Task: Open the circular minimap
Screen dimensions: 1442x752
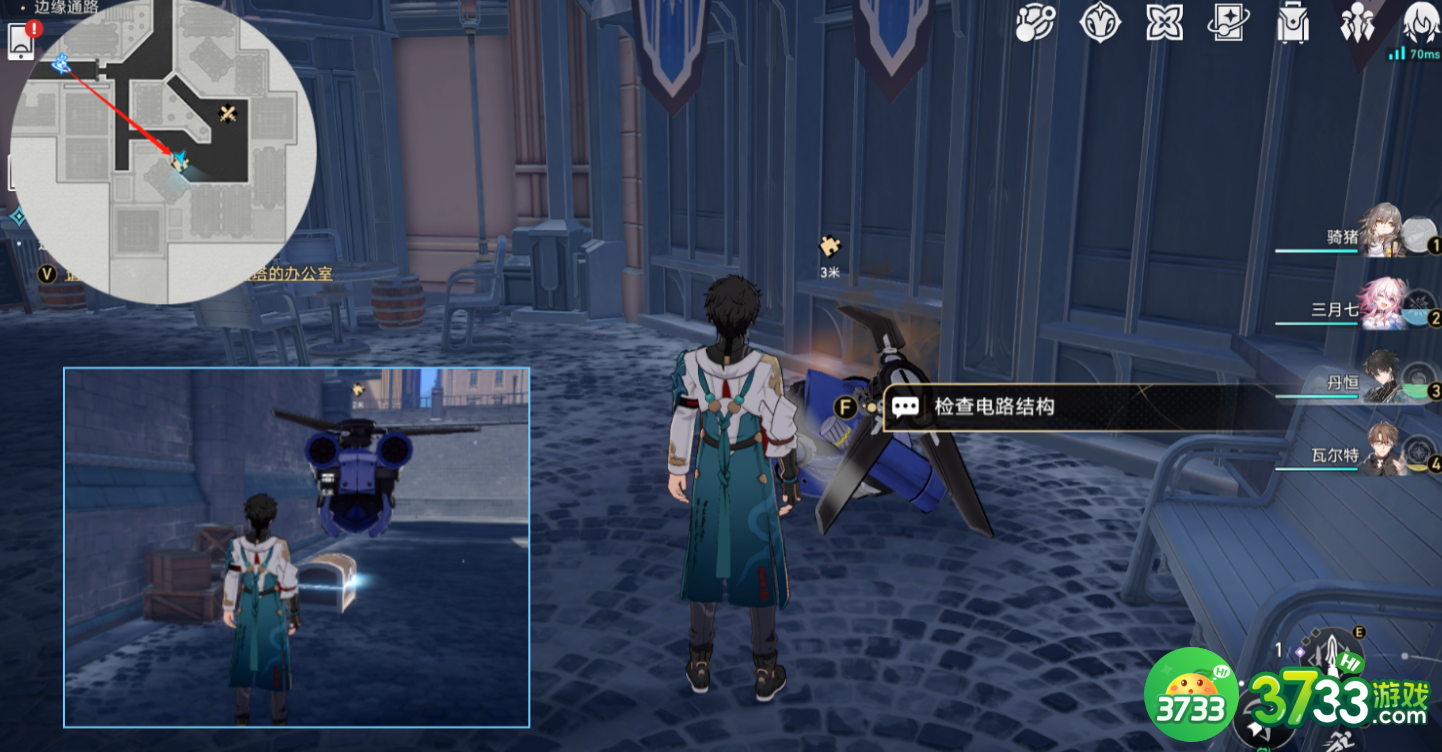Action: click(x=164, y=150)
